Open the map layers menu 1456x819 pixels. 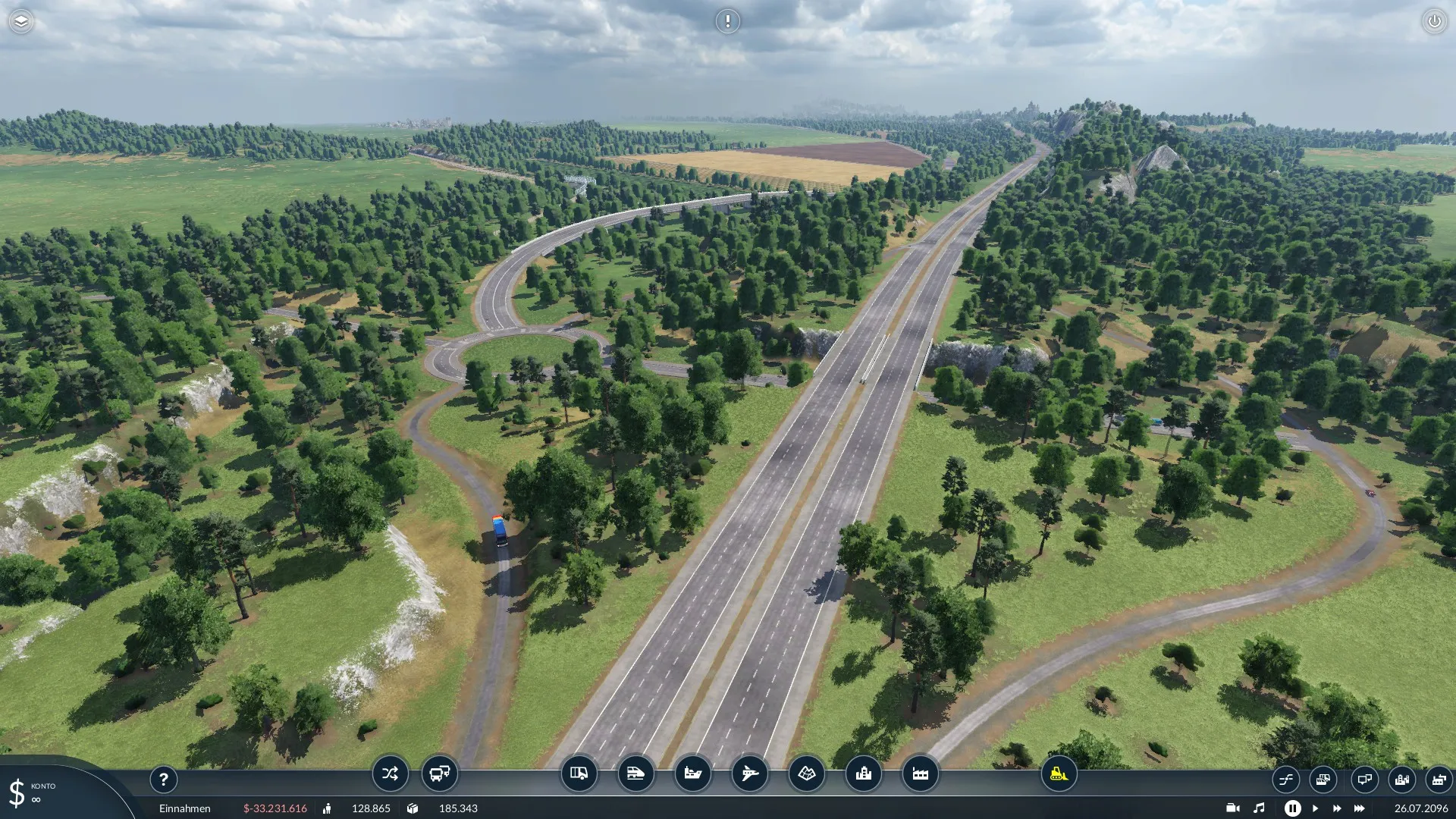[21, 21]
